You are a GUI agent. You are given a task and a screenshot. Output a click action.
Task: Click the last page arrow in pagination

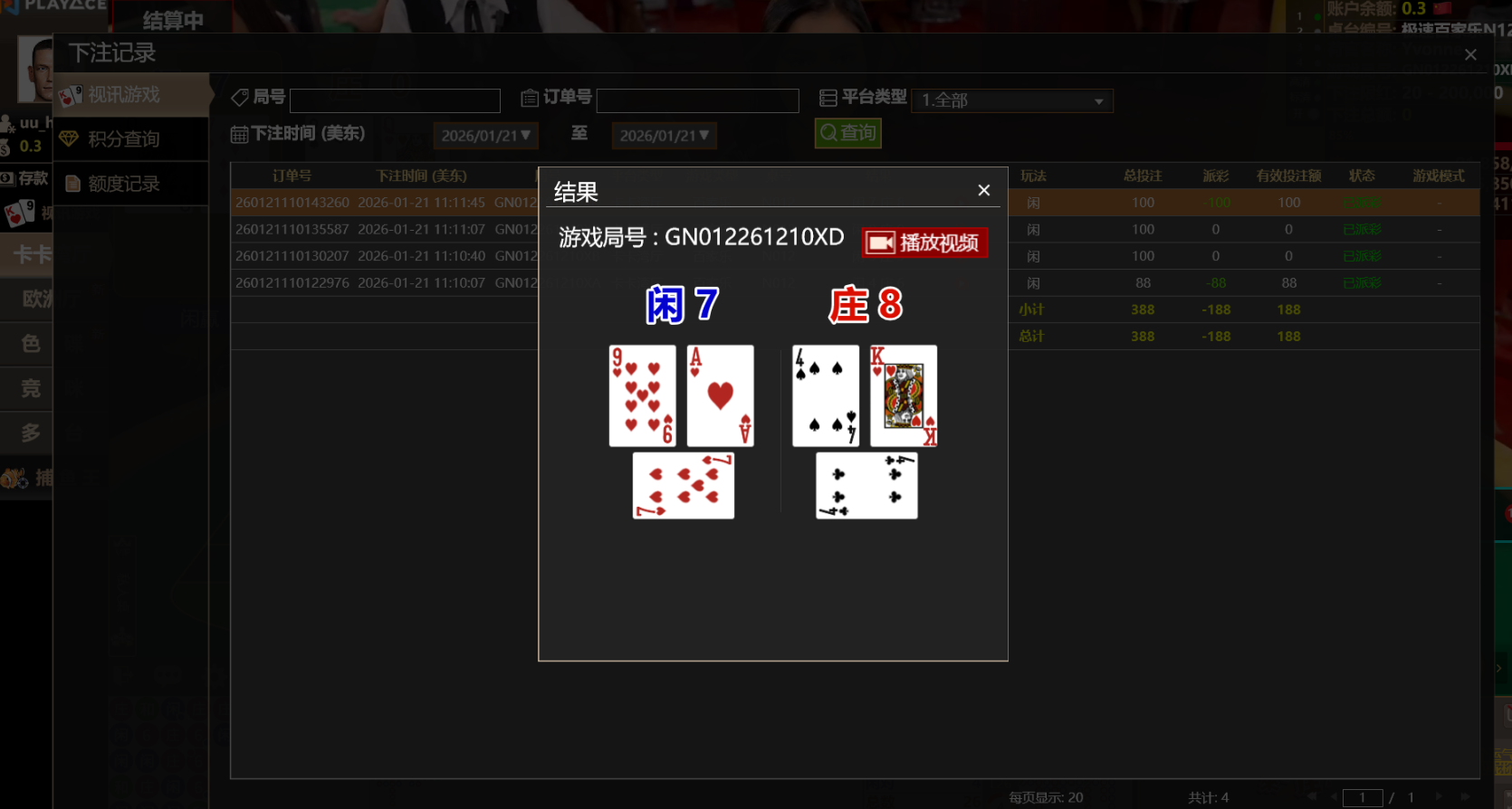click(x=1465, y=796)
